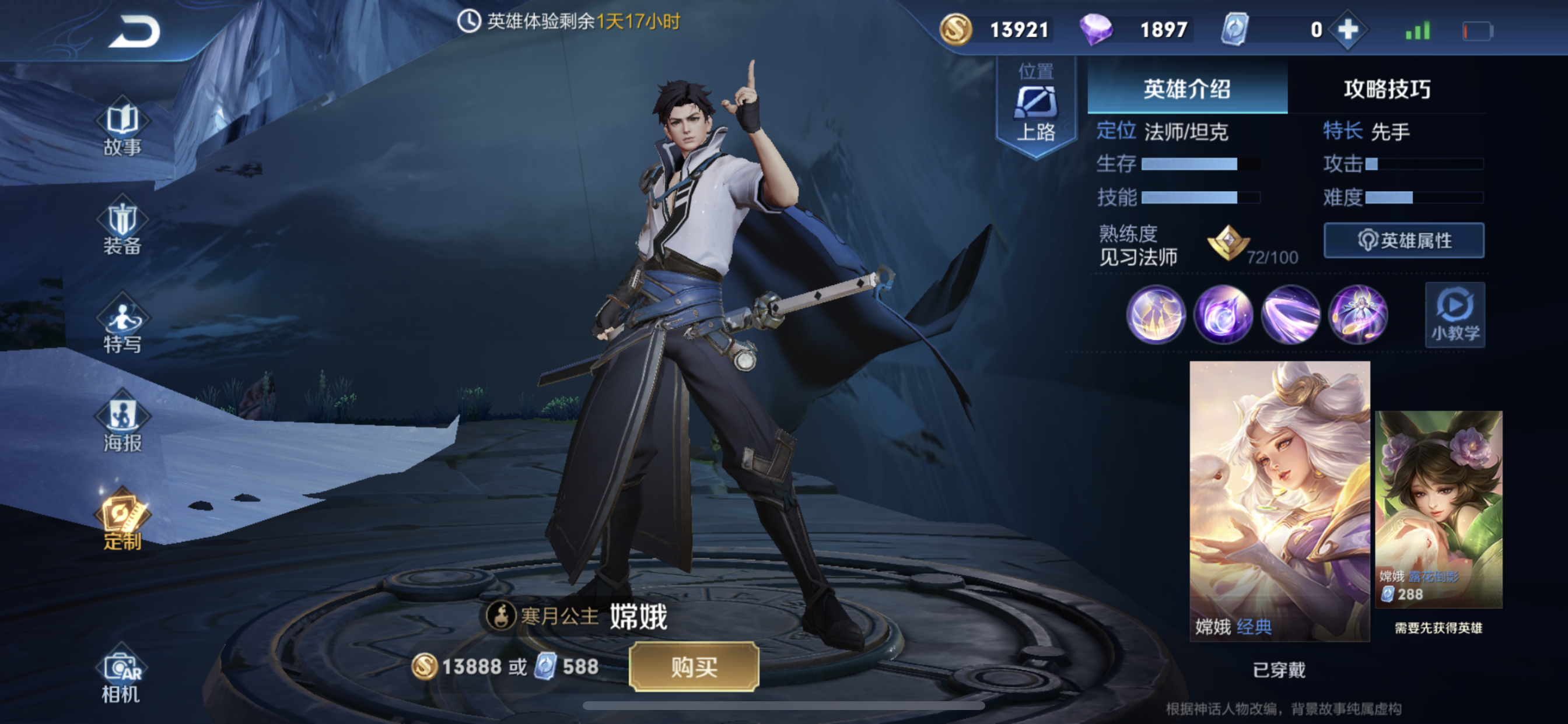The image size is (1568, 724).
Task: Add vouchers with the plus button
Action: click(1347, 30)
